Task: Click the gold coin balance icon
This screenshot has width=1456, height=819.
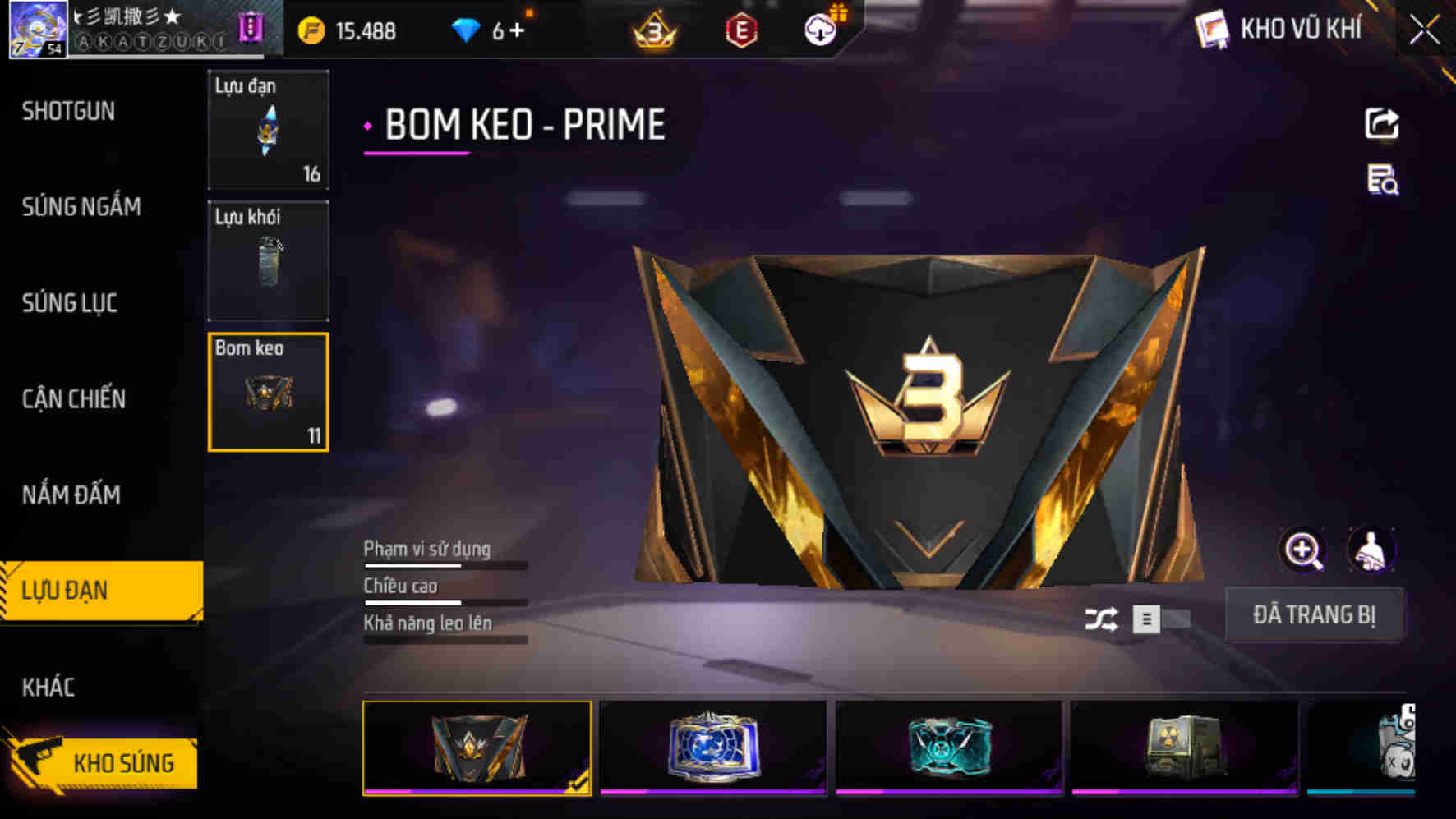Action: coord(312,31)
